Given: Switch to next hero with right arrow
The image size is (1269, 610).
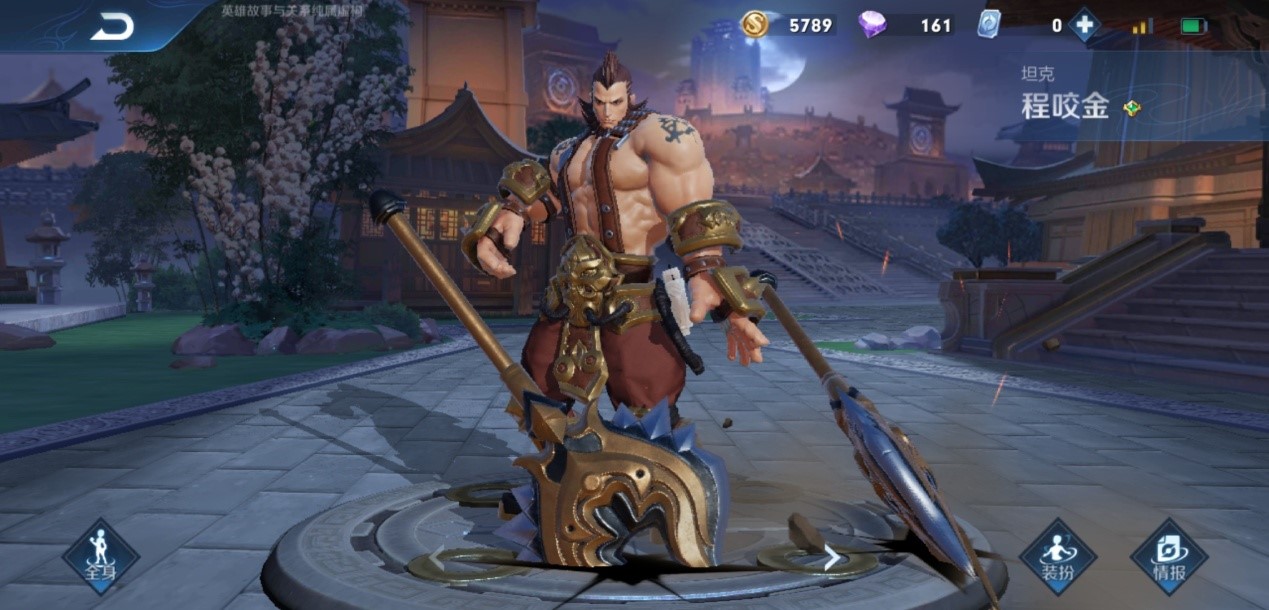Looking at the screenshot, I should 831,559.
